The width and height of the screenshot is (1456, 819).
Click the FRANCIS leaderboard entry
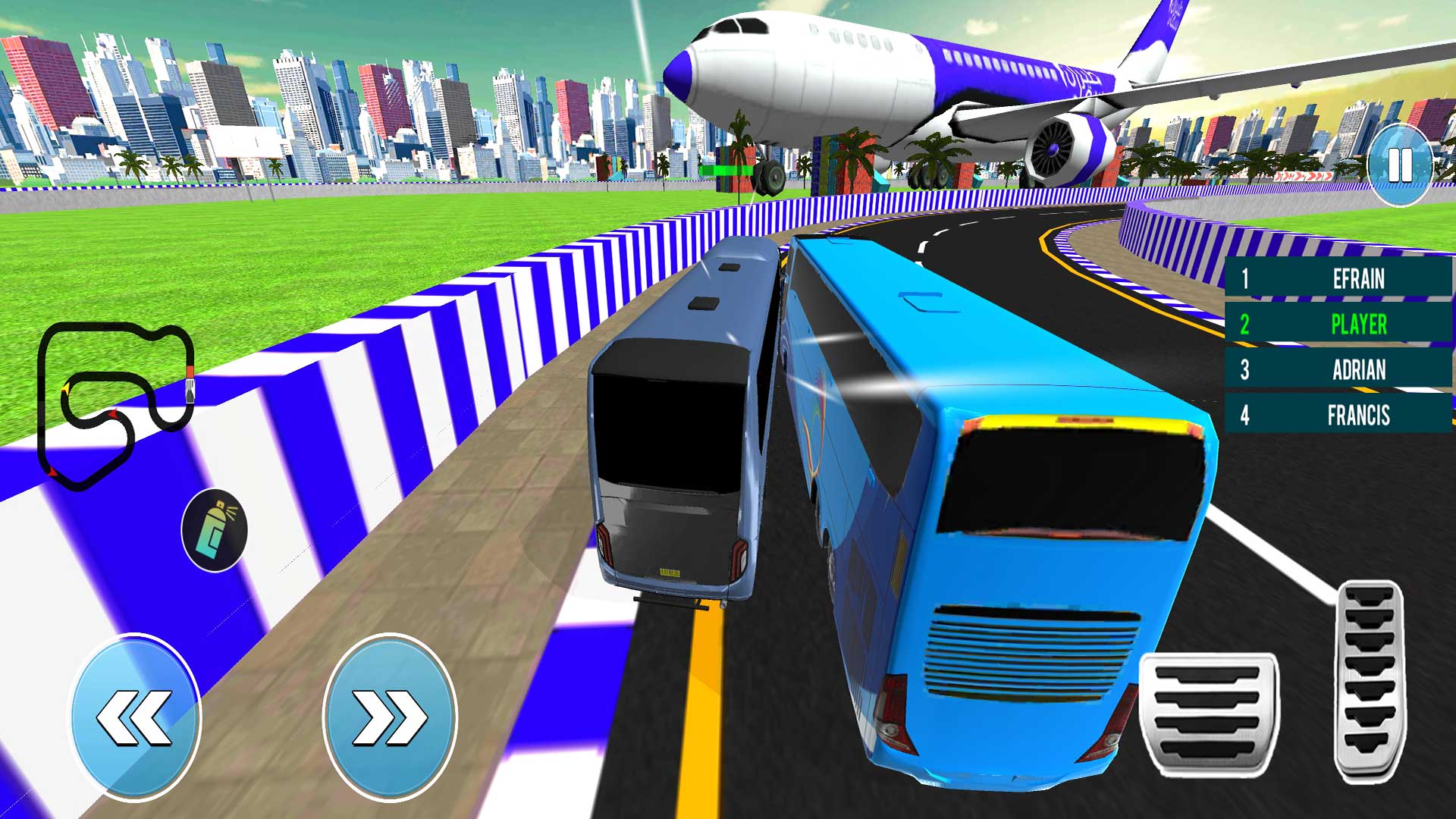click(x=1357, y=416)
